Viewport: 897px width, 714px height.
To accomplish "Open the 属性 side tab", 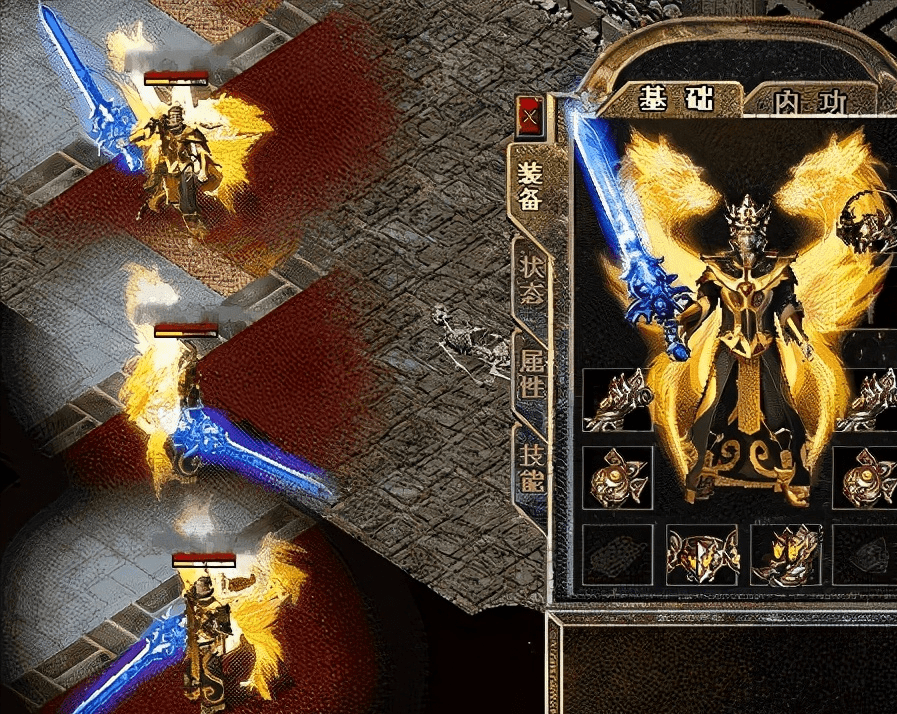I will pyautogui.click(x=531, y=369).
